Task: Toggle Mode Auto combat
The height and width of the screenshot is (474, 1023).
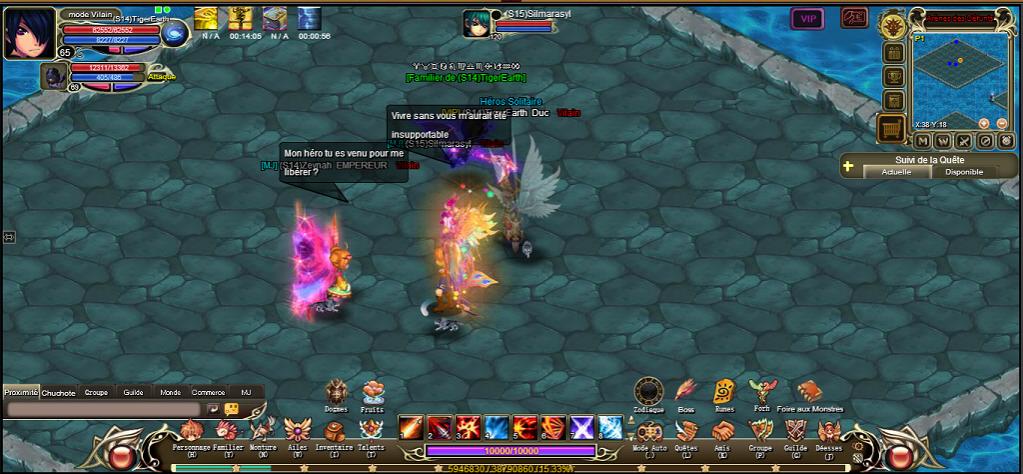Action: 650,431
